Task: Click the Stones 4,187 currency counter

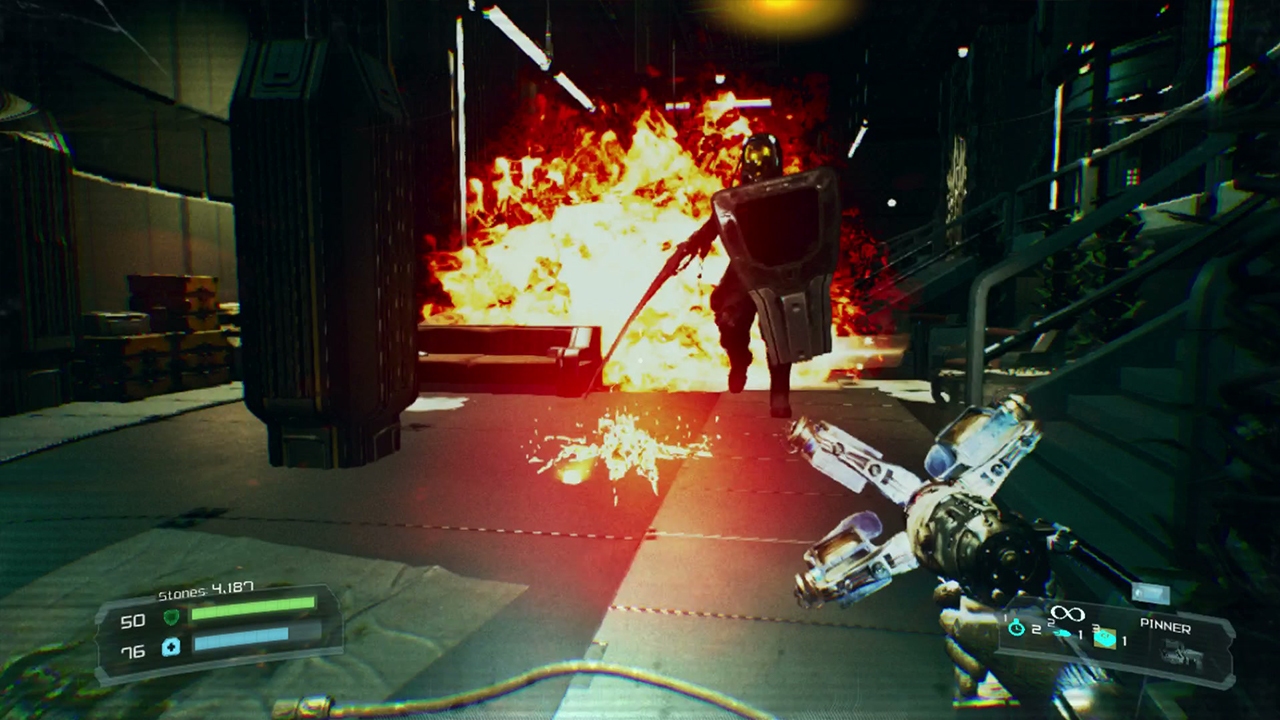Action: (206, 589)
